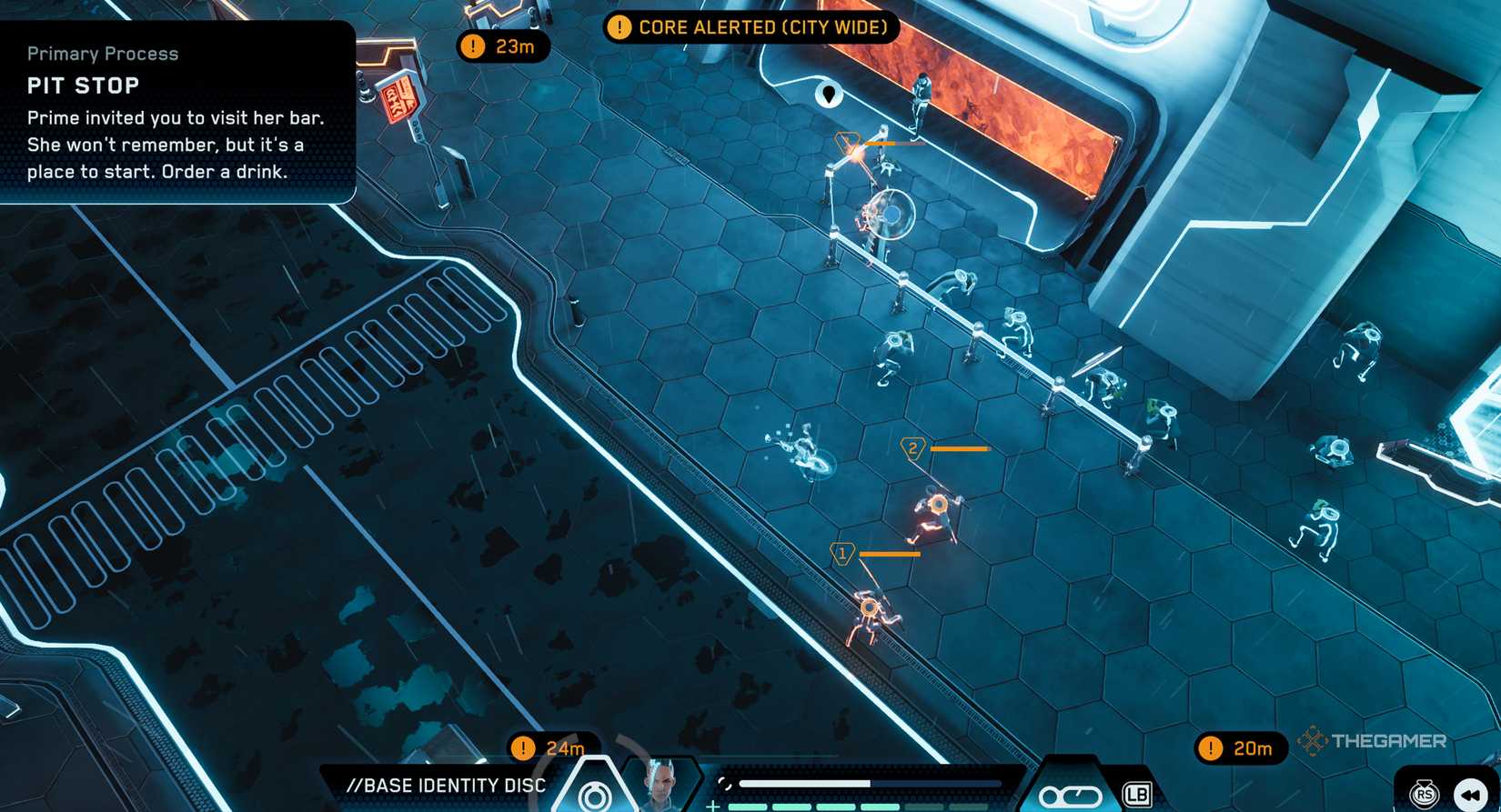Image resolution: width=1501 pixels, height=812 pixels.
Task: Click the enemy alert marker labeled 2
Action: [912, 446]
